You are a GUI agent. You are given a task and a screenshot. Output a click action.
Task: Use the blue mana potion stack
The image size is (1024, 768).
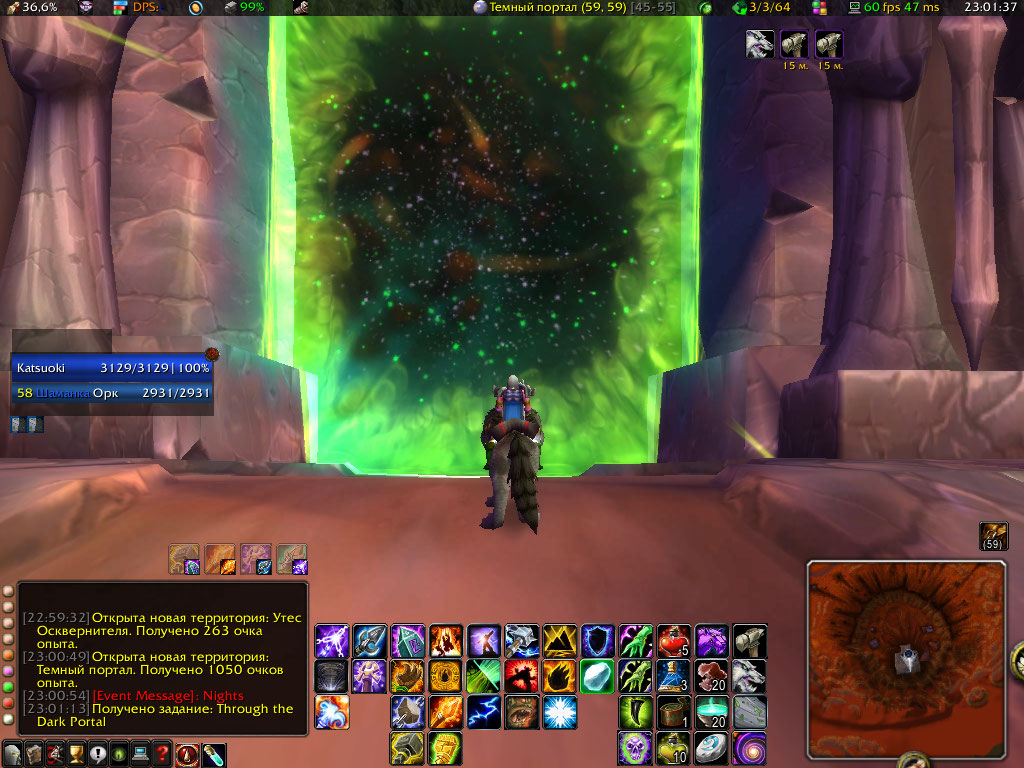point(673,675)
